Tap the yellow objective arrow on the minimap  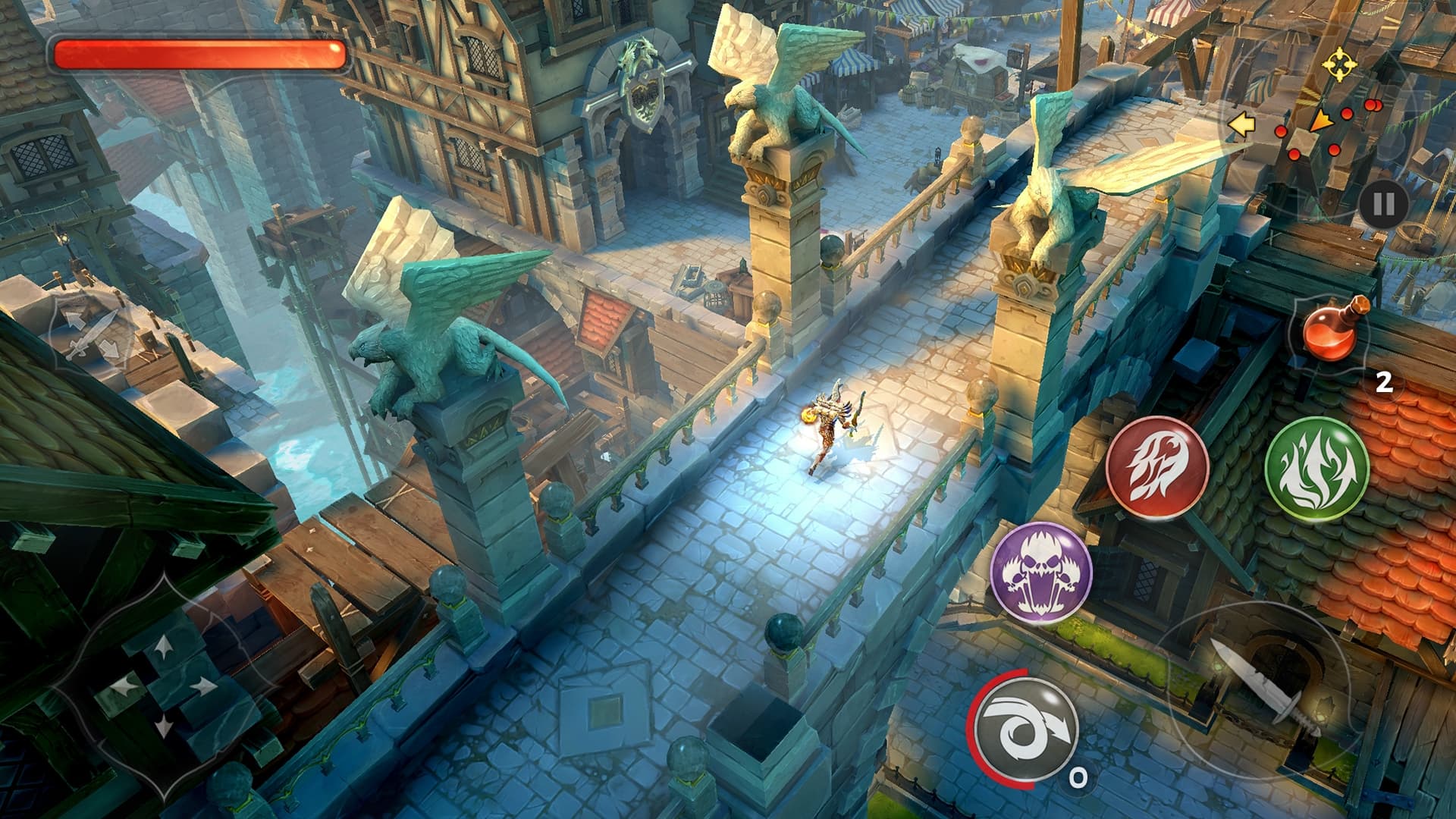tap(1243, 124)
